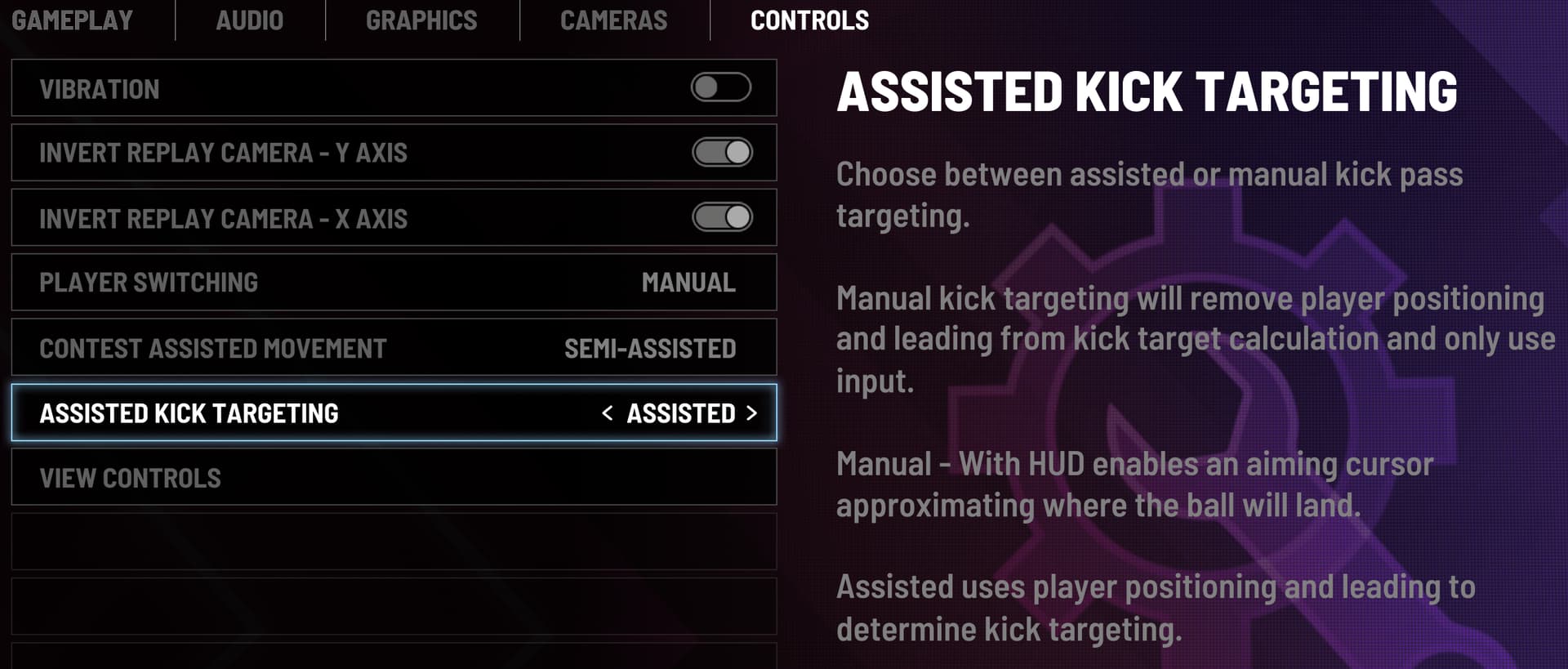Disable Invert Replay Camera X Axis toggle
The height and width of the screenshot is (669, 1568).
(x=722, y=217)
